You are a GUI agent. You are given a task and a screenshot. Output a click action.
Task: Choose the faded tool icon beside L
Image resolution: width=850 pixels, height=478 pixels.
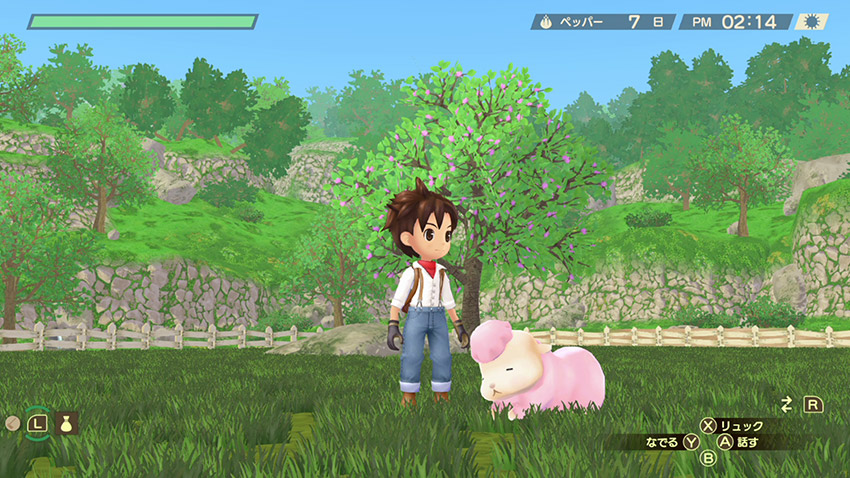[x=12, y=423]
